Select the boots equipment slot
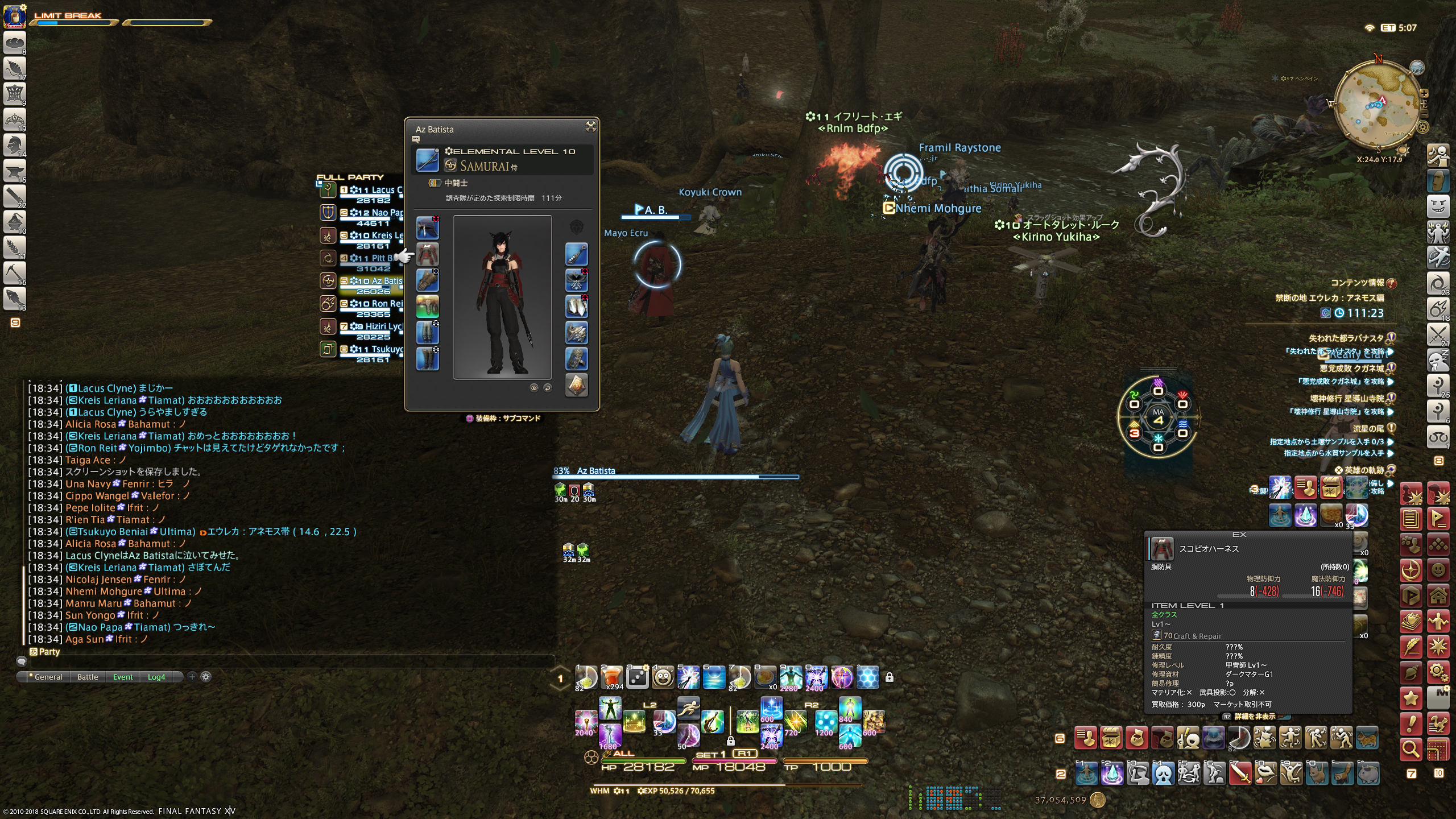Screen dimensions: 1456x819 [x=427, y=359]
